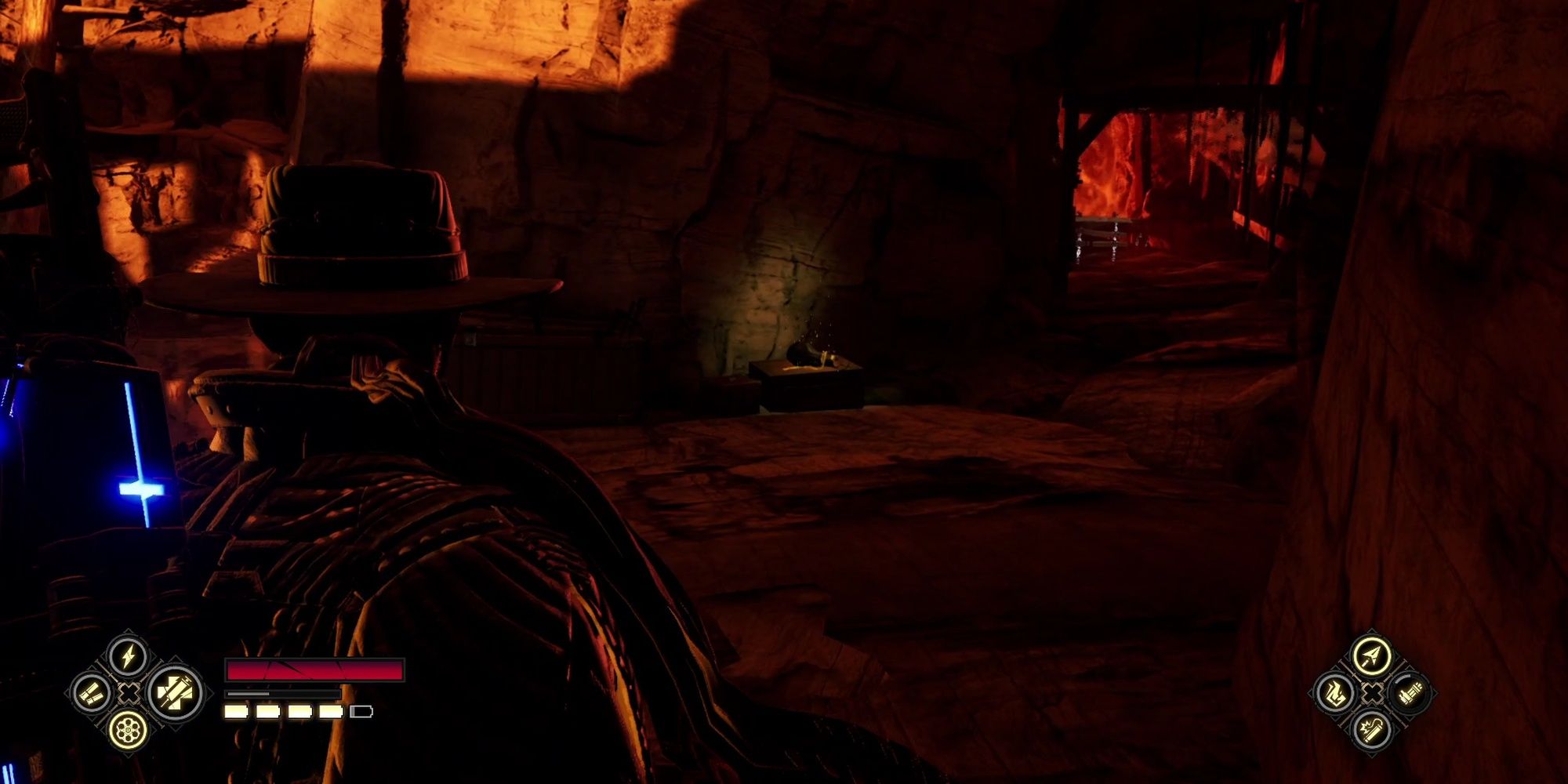1568x784 pixels.
Task: Click the red health bar
Action: click(314, 670)
